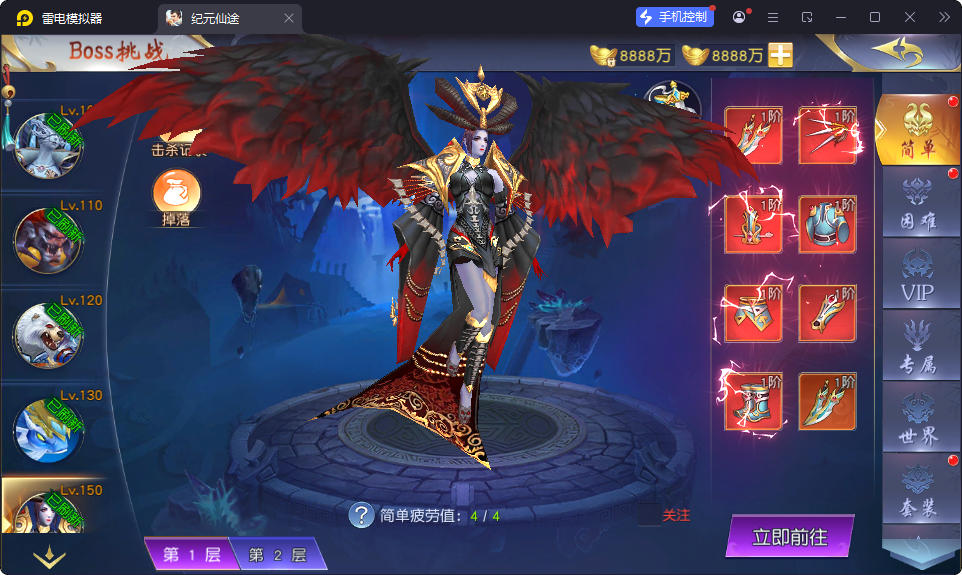View the boots reward item
The width and height of the screenshot is (962, 575).
[753, 401]
